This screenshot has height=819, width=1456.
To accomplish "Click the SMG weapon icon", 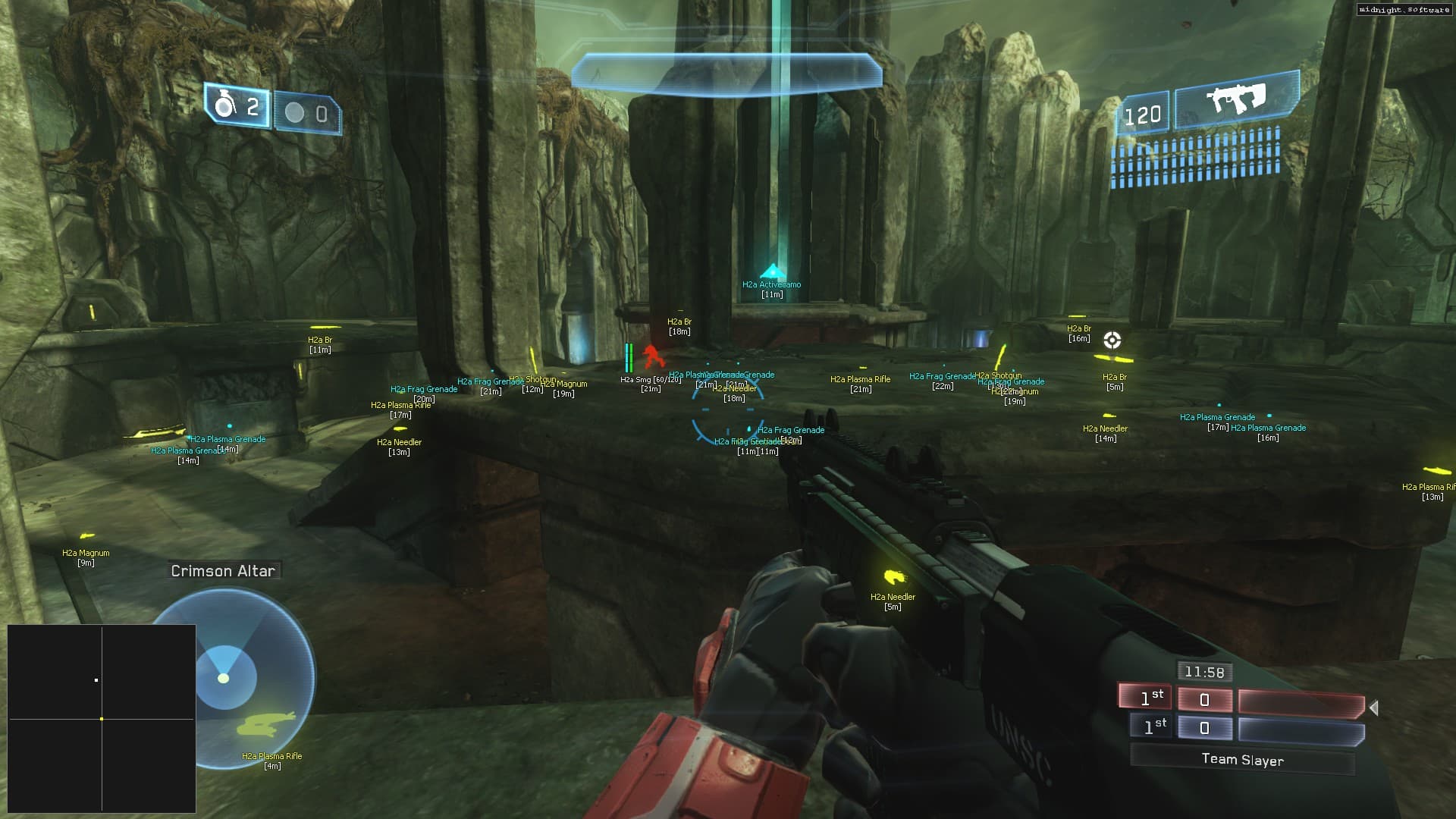I will click(x=1237, y=99).
